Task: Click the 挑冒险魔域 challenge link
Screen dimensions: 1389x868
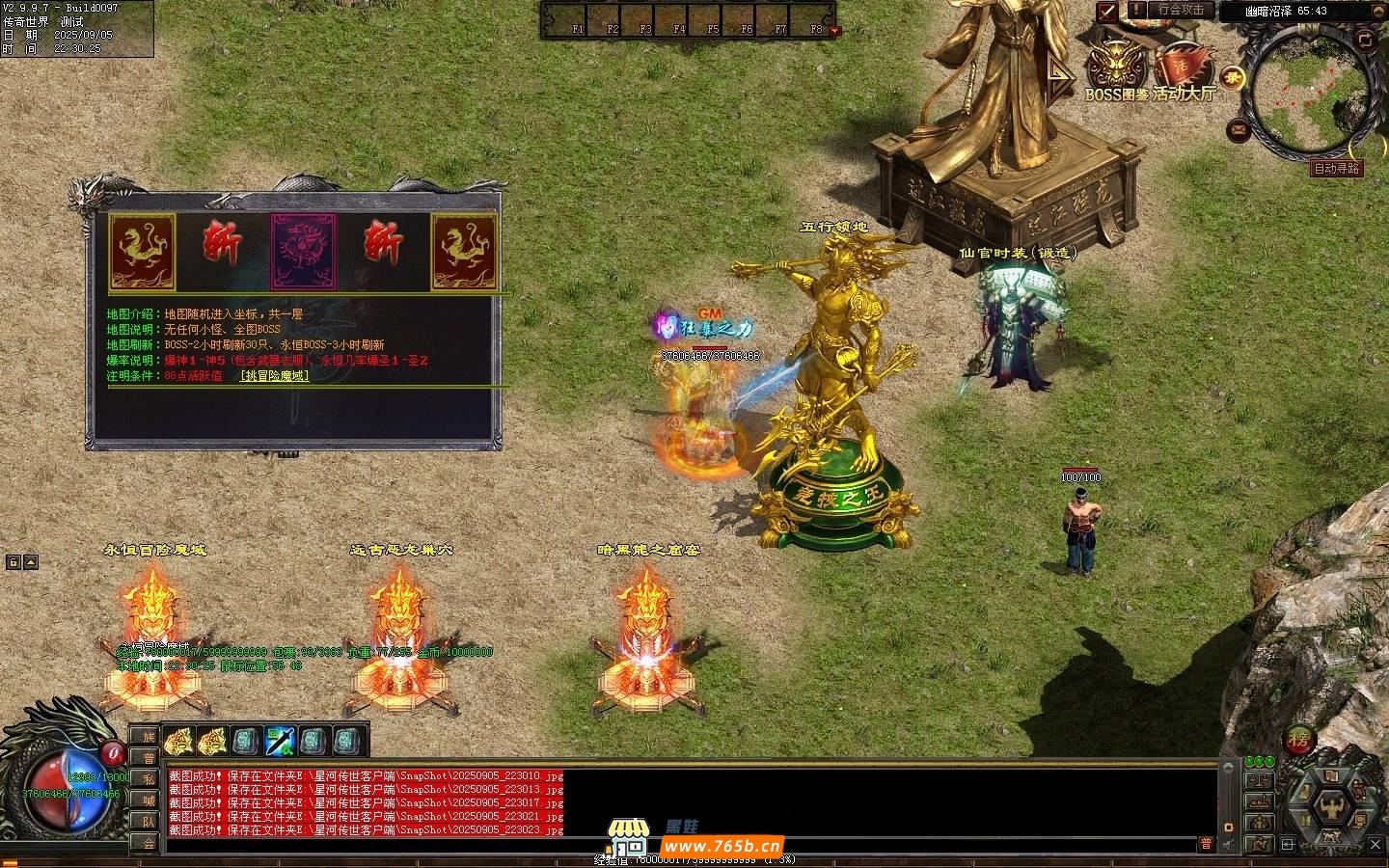Action: point(275,376)
